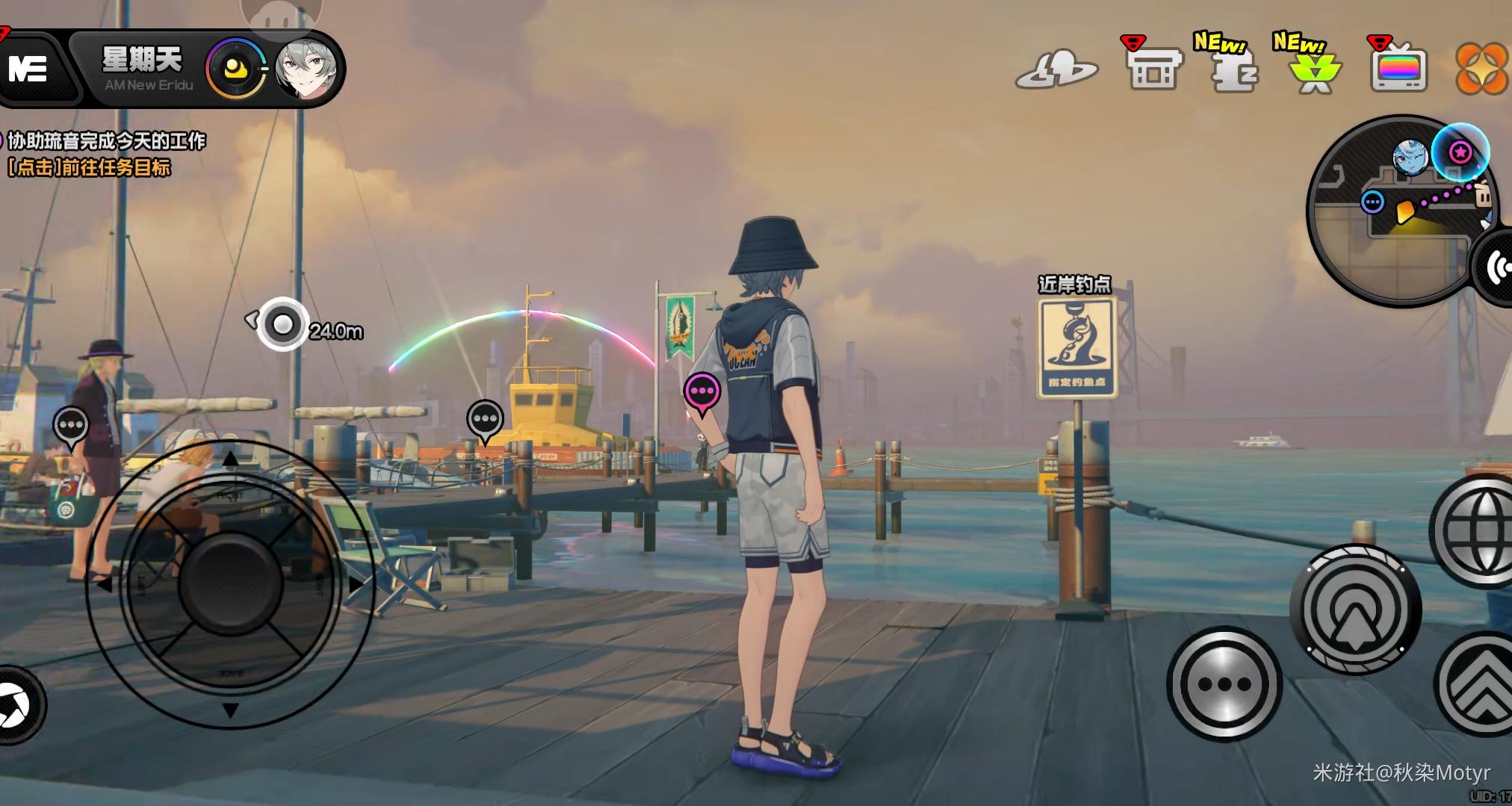Tap the virtual joystick center knob
Image resolution: width=1512 pixels, height=806 pixels.
(230, 583)
